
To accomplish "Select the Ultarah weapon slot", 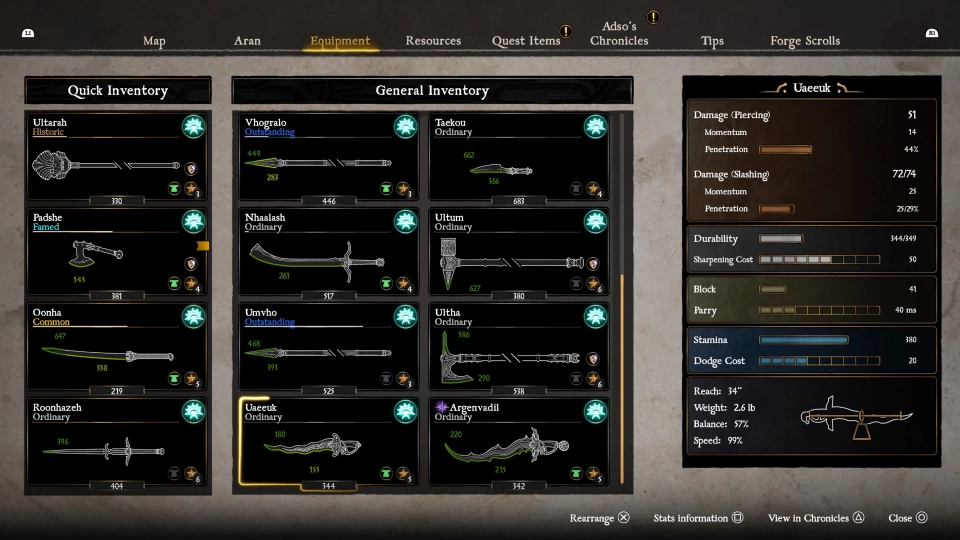I will click(x=117, y=160).
